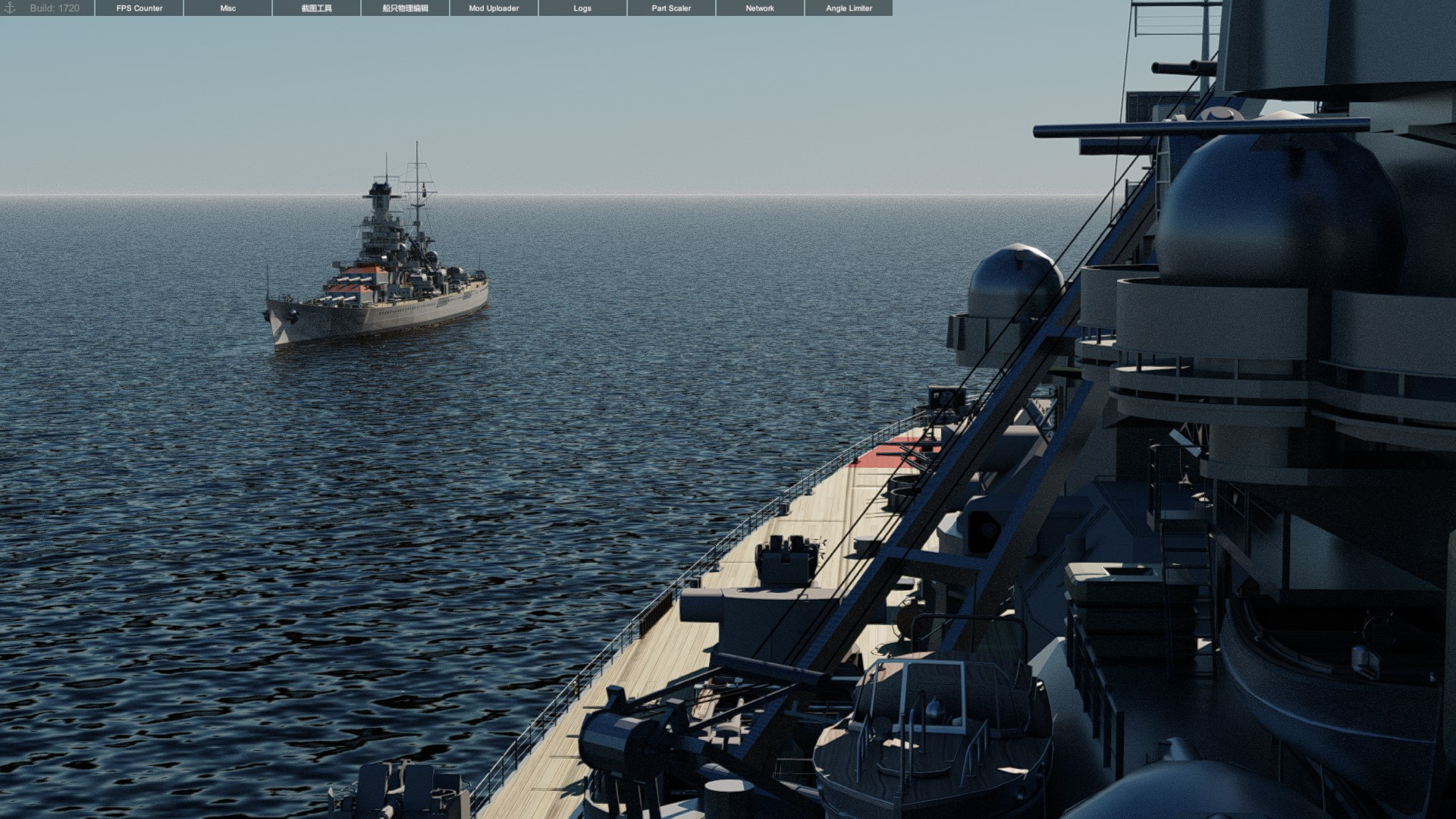Image resolution: width=1456 pixels, height=819 pixels.
Task: Show the Logs panel
Action: (582, 8)
